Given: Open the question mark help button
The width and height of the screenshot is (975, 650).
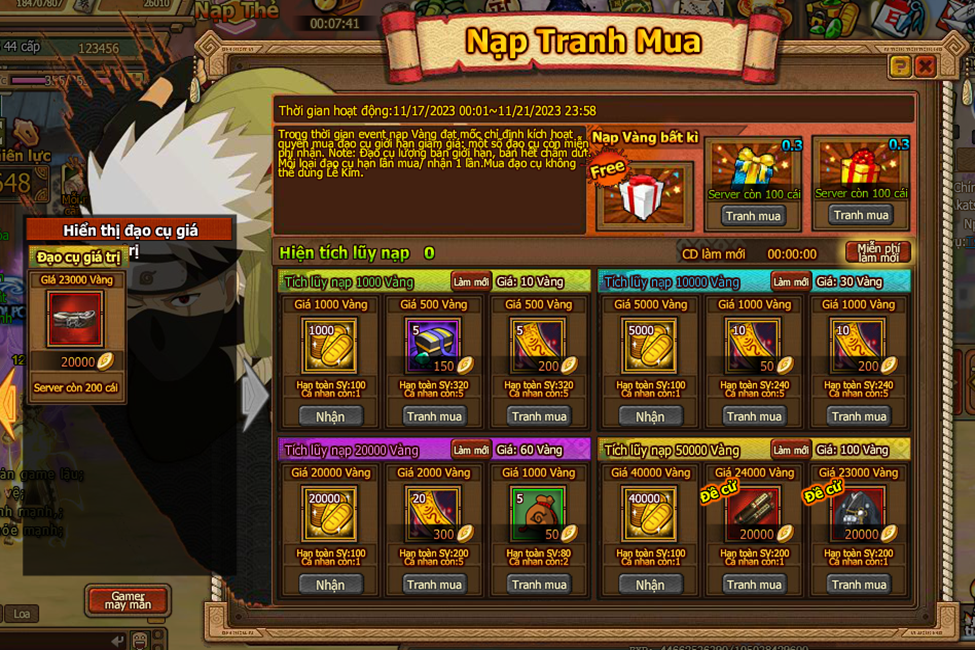Looking at the screenshot, I should (x=900, y=66).
